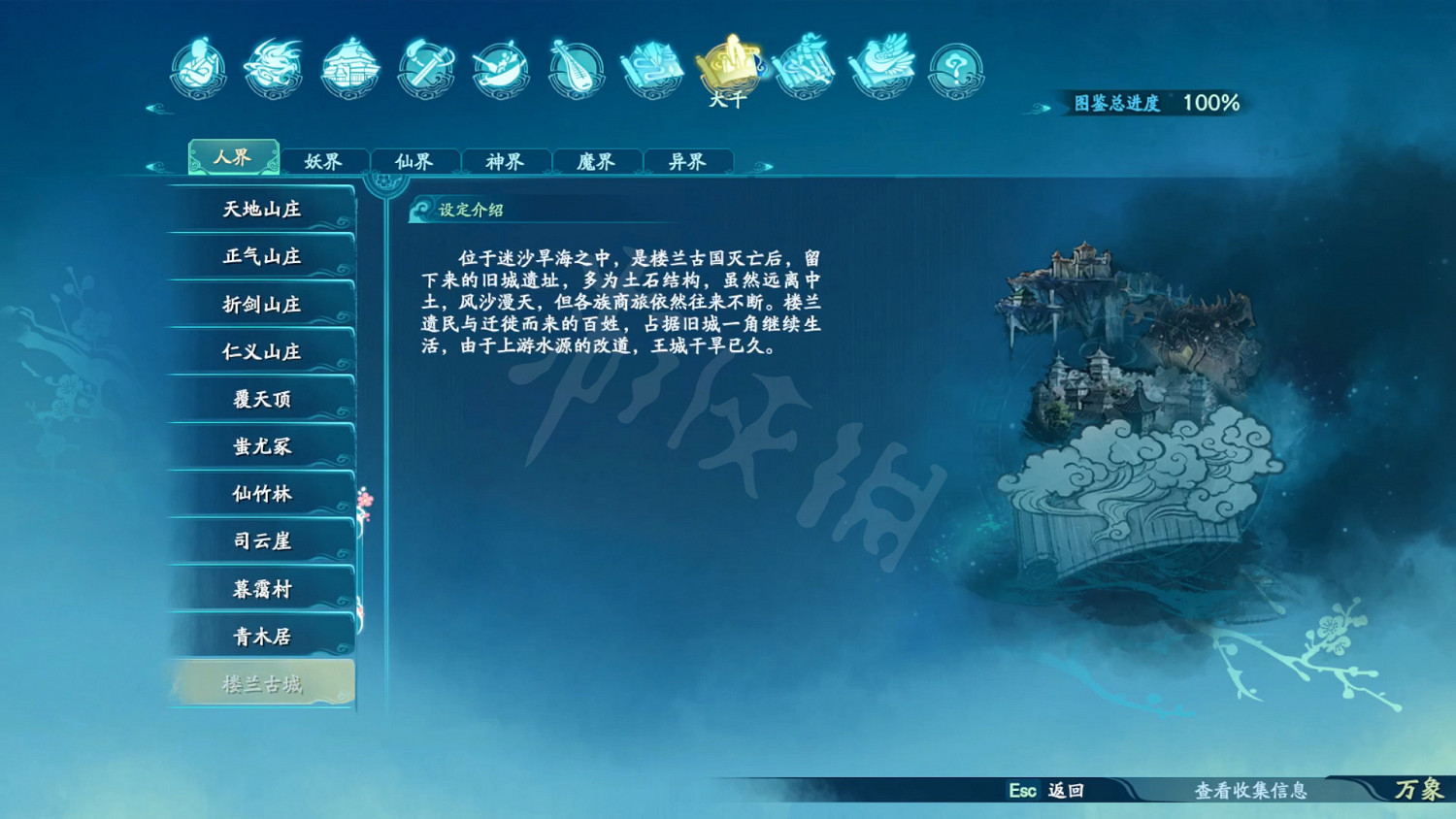This screenshot has height=819, width=1456.
Task: Switch to the 妖界 tab
Action: pyautogui.click(x=325, y=161)
